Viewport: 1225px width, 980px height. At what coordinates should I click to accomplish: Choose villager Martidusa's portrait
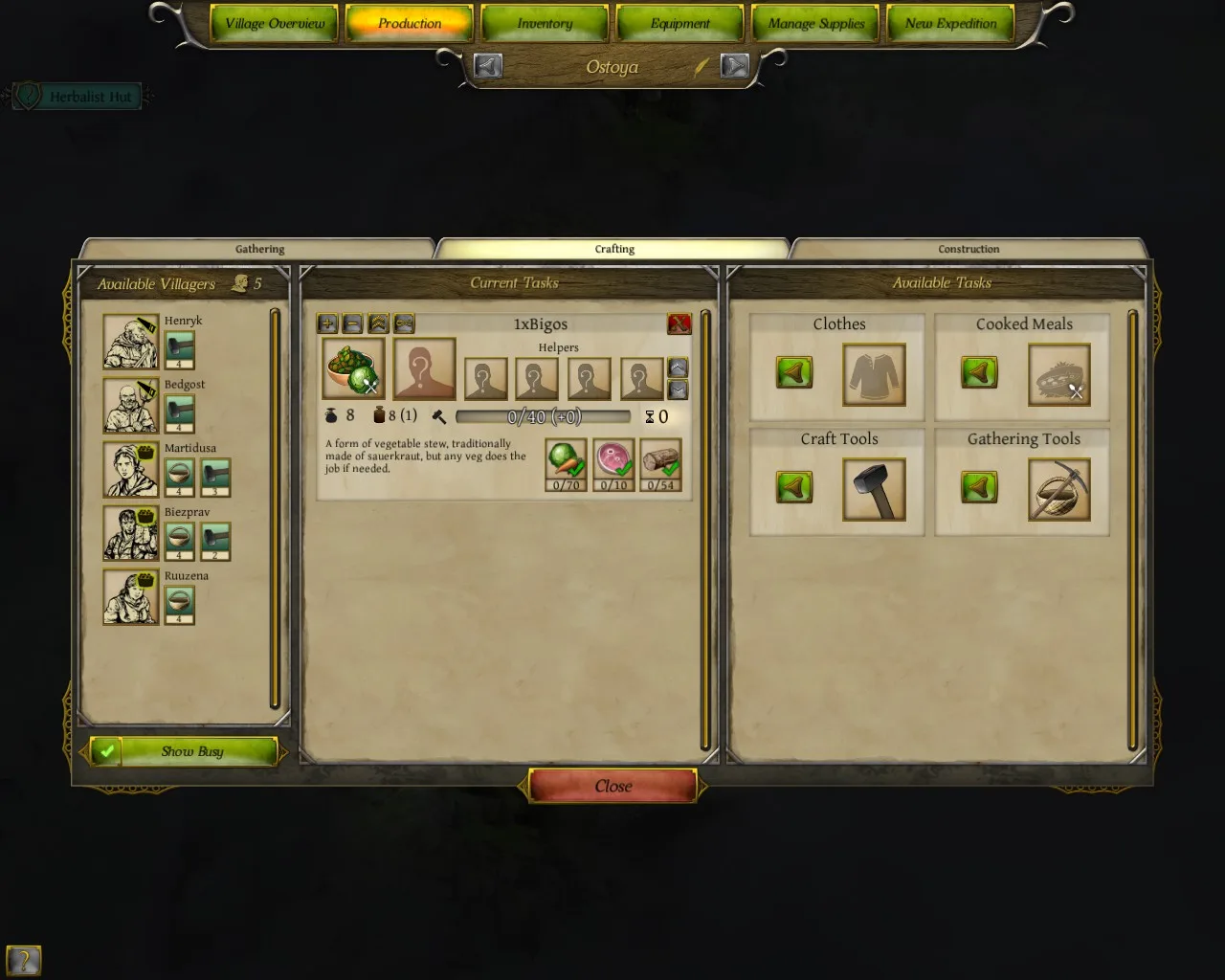pos(131,470)
